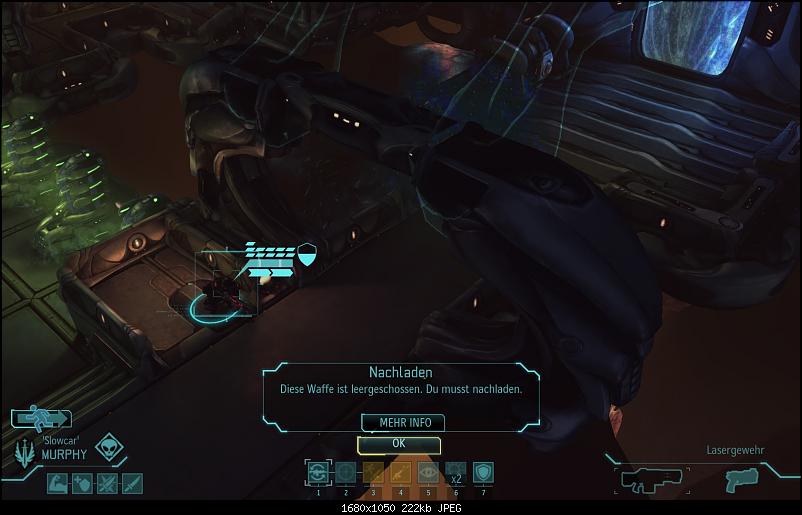Switch to the Lasergewehr rifle weapon
The image size is (802, 515).
pyautogui.click(x=651, y=479)
